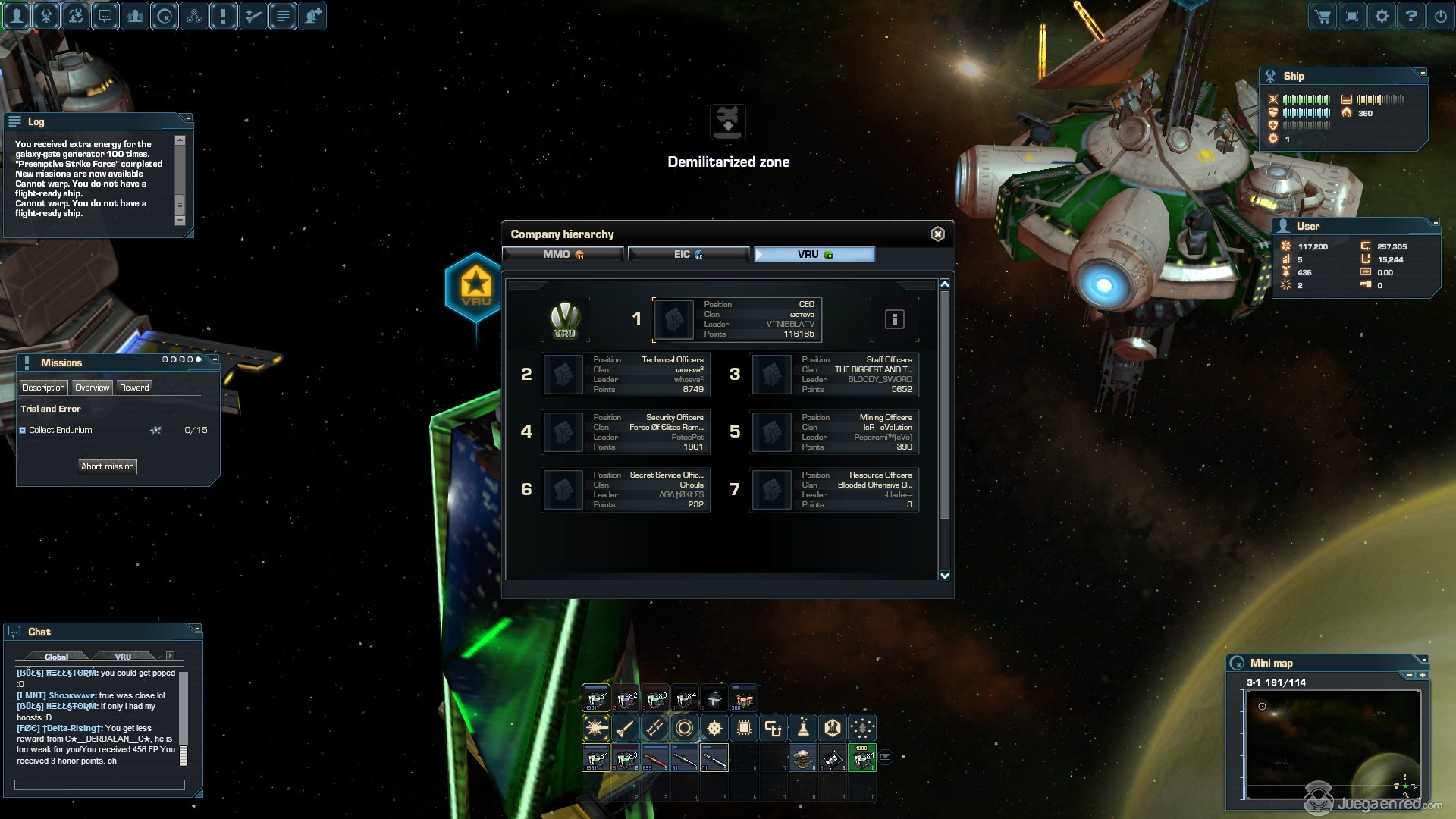Show the mission Reward tab
1456x819 pixels.
[134, 388]
